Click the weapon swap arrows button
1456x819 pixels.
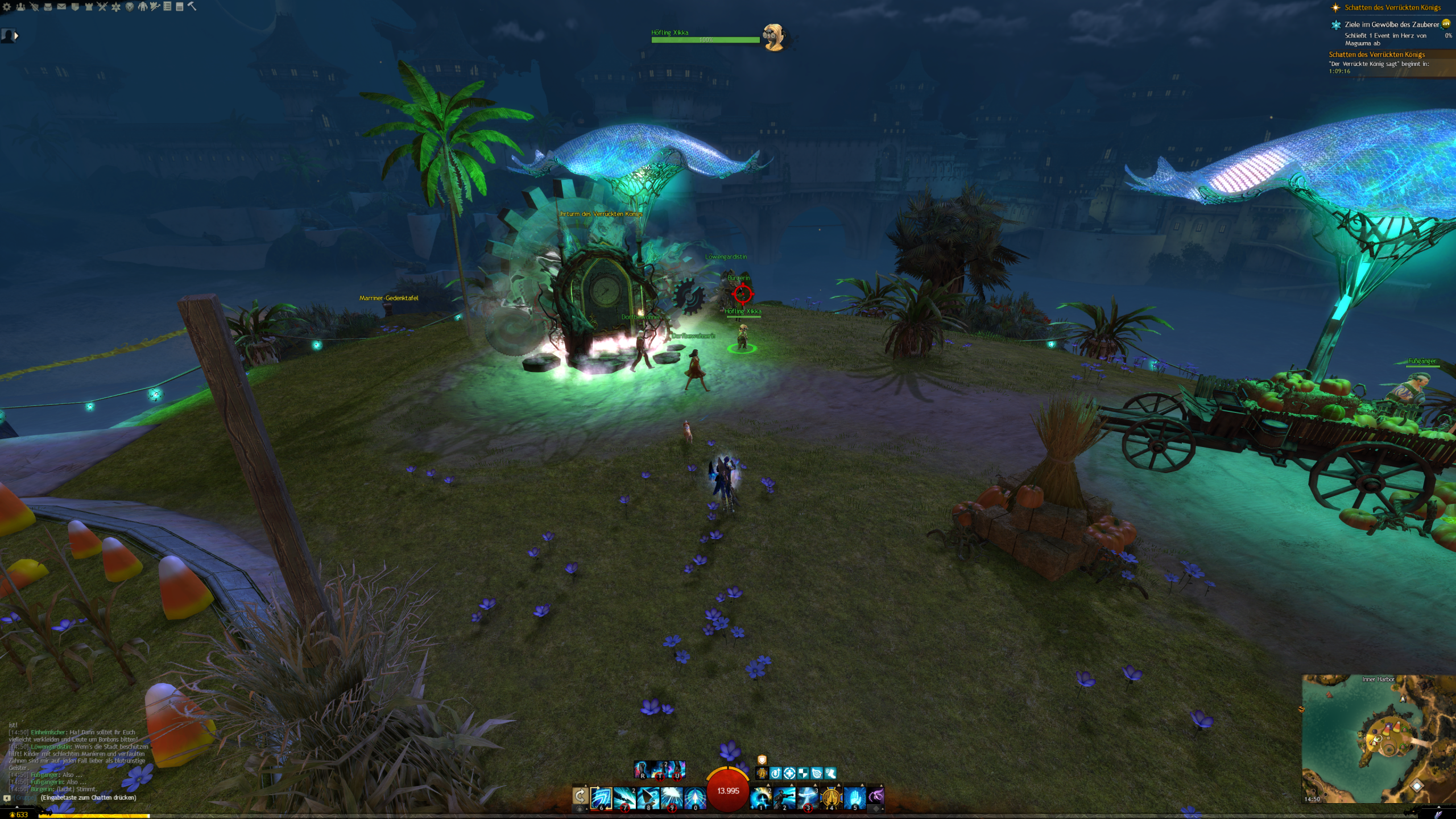(x=580, y=796)
